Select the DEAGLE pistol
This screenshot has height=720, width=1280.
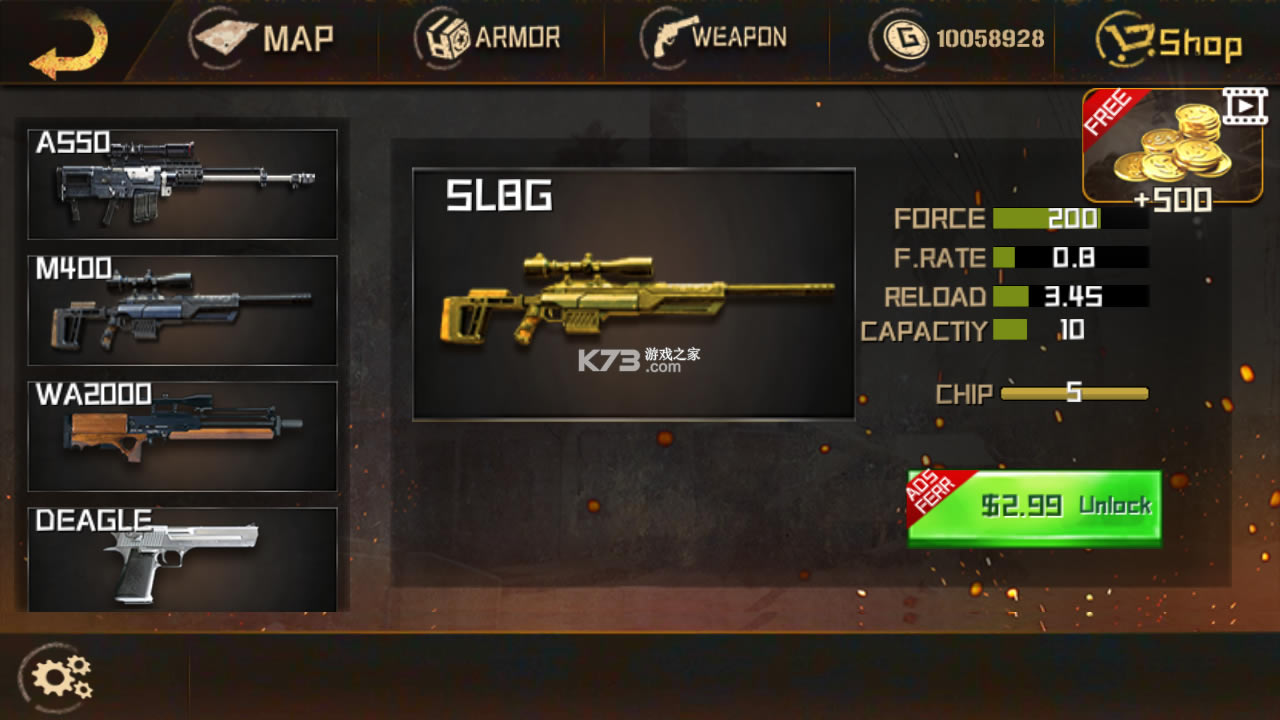(182, 559)
